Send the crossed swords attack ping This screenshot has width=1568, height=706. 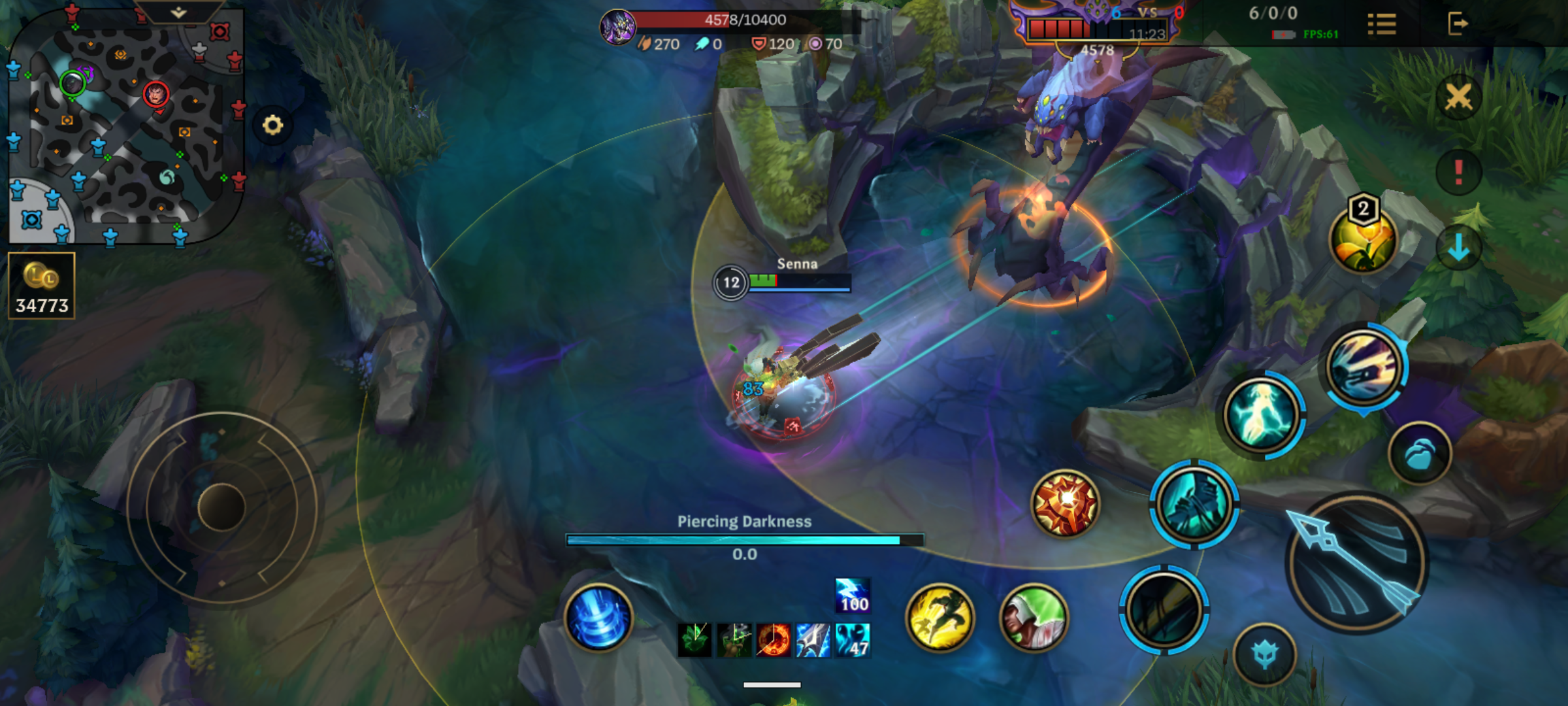[x=1458, y=98]
